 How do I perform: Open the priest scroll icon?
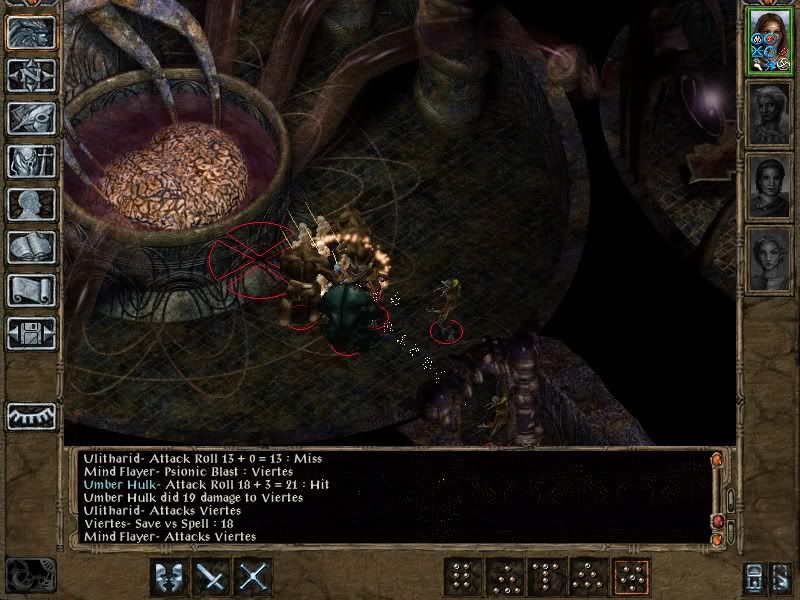[31, 290]
